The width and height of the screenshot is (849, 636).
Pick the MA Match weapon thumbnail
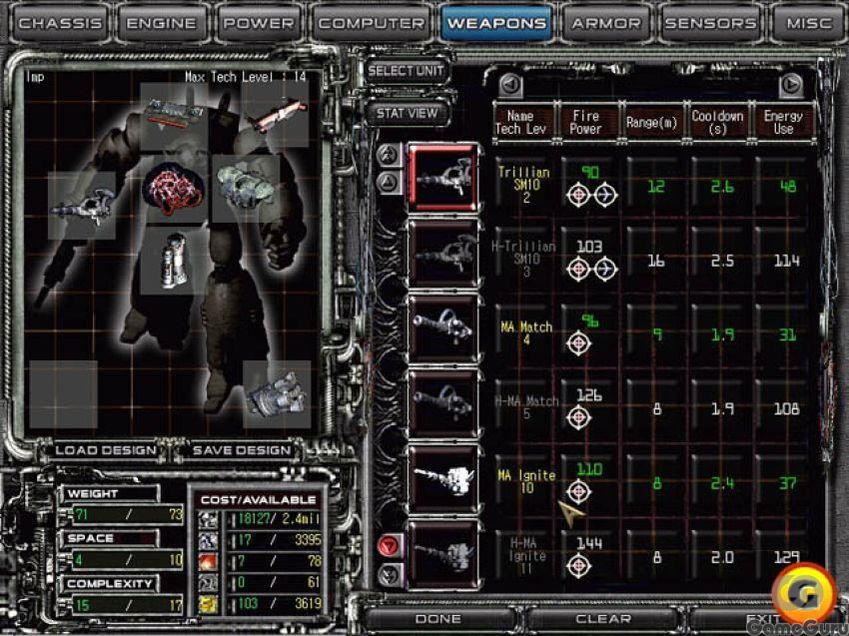[444, 328]
